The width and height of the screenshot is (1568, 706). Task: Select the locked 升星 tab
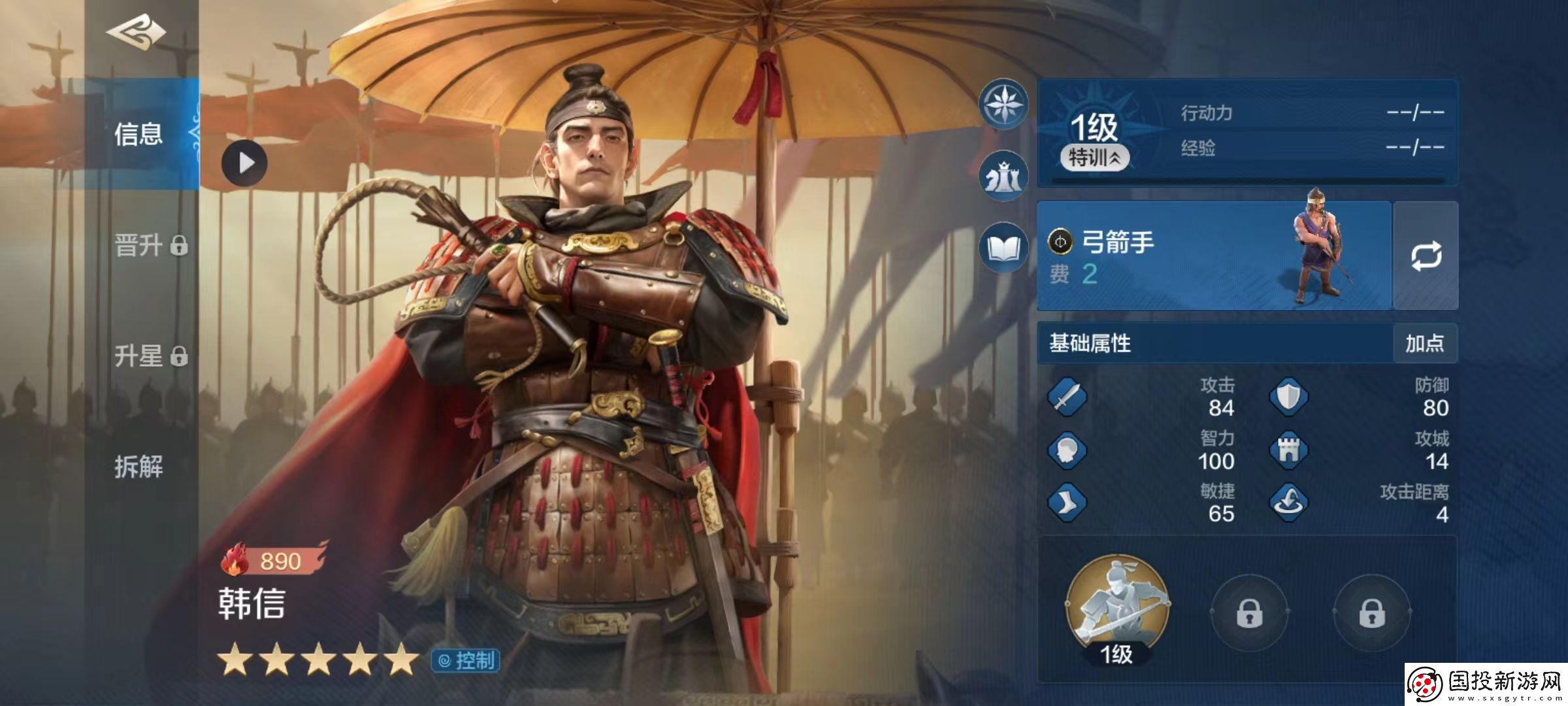click(x=150, y=356)
